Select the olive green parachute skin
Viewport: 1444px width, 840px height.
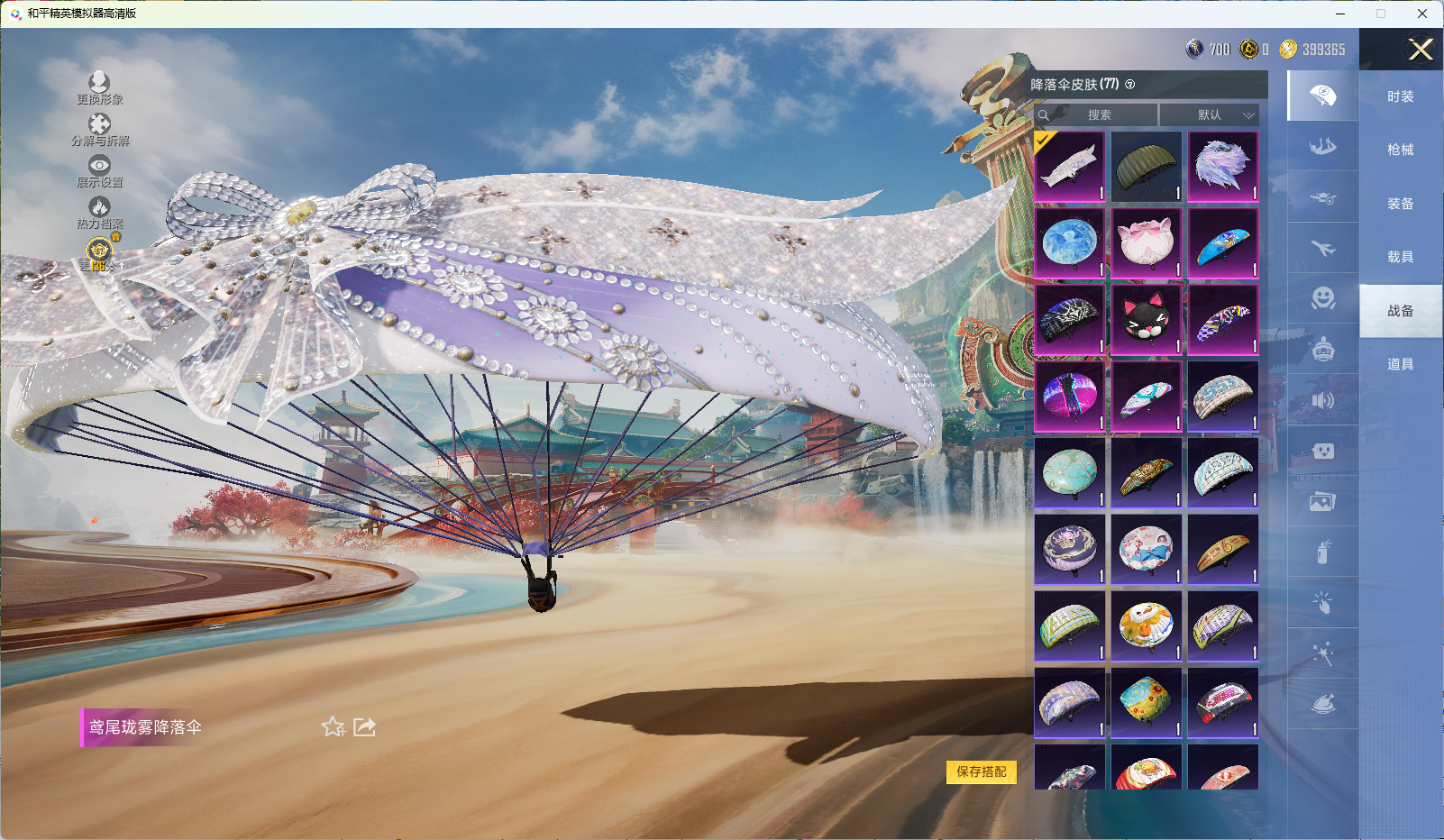(x=1146, y=167)
